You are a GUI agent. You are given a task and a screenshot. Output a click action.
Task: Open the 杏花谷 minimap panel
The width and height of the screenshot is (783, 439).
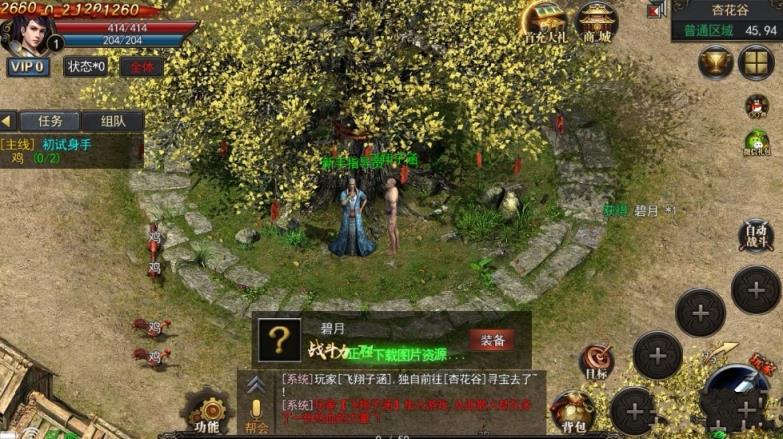pyautogui.click(x=729, y=20)
